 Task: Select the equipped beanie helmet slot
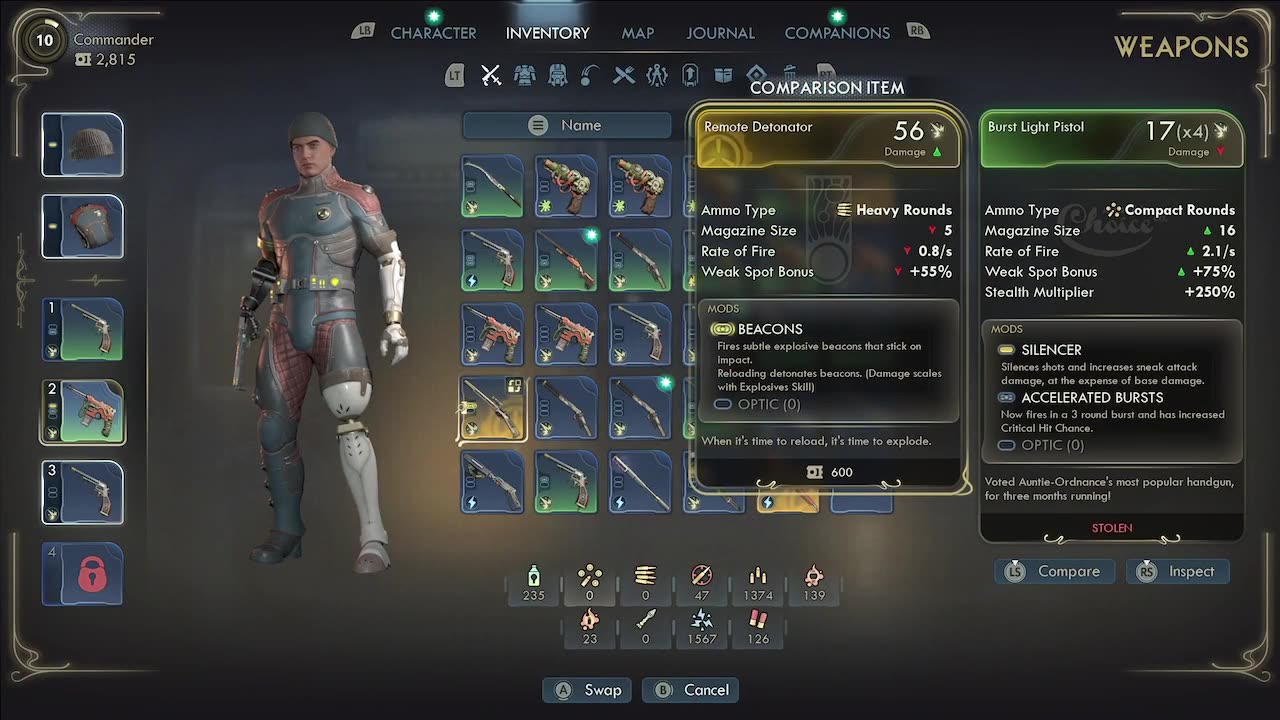[82, 145]
